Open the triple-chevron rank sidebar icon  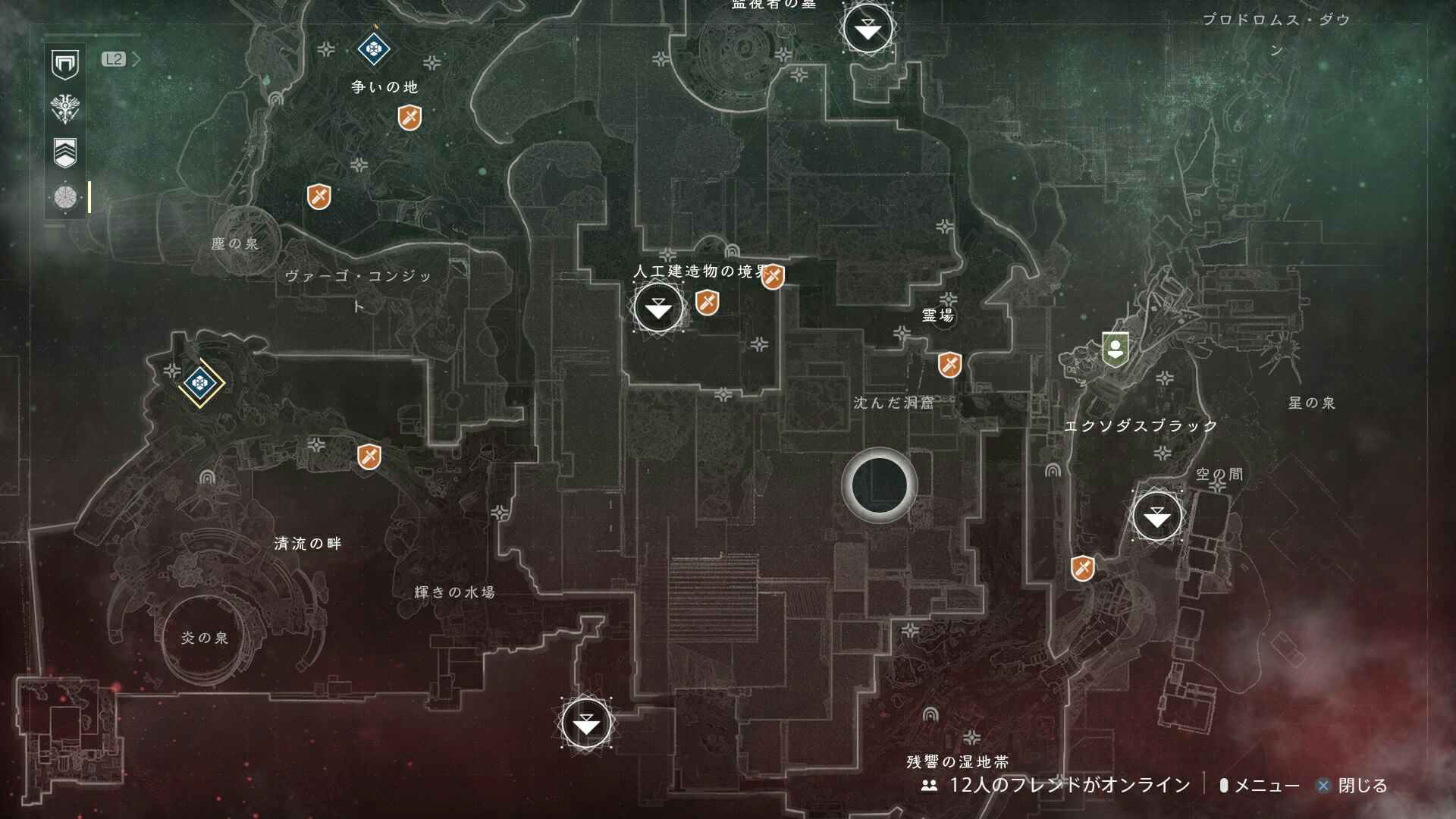pos(65,152)
